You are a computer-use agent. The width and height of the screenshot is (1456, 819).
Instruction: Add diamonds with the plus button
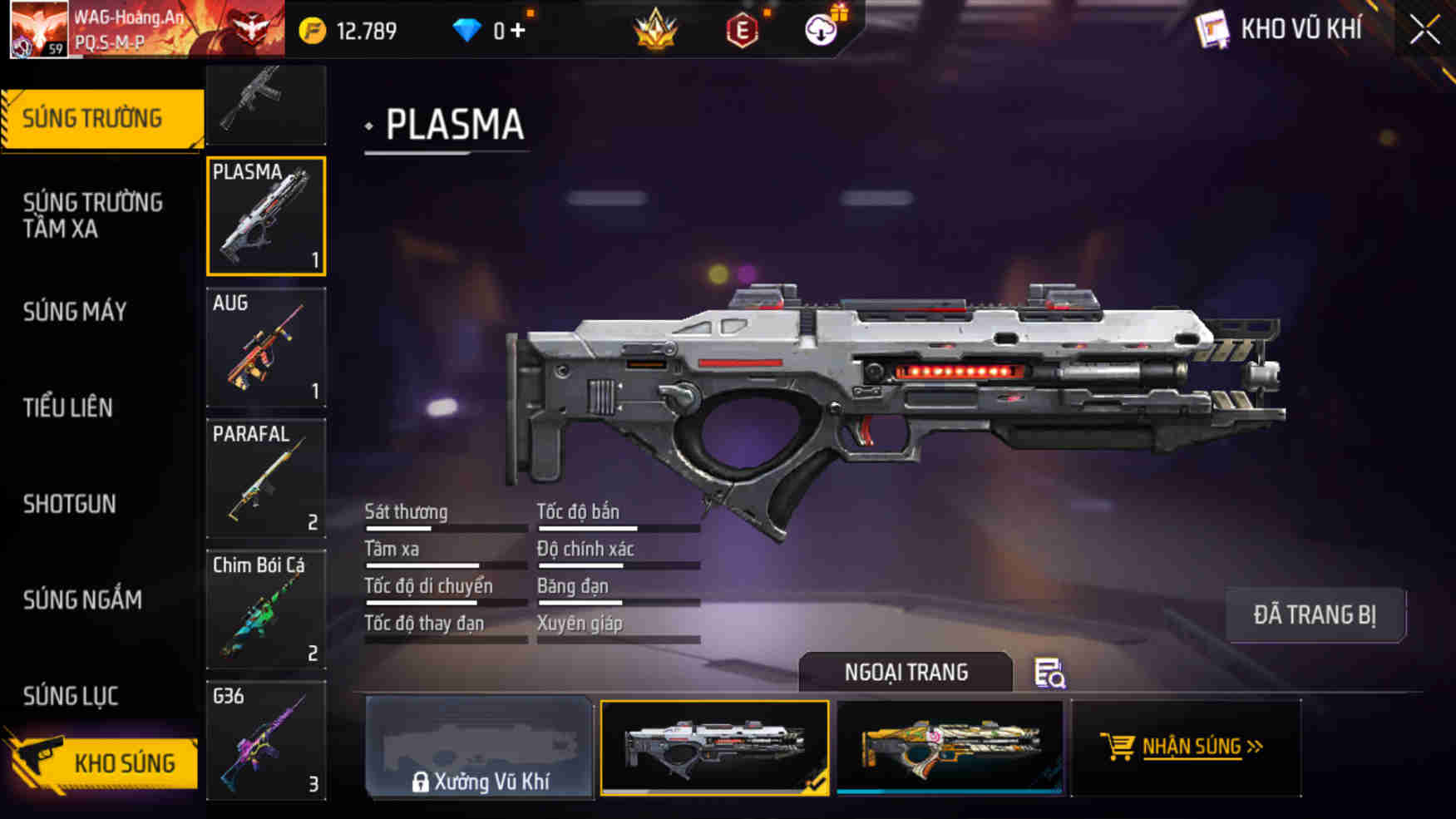(x=518, y=31)
